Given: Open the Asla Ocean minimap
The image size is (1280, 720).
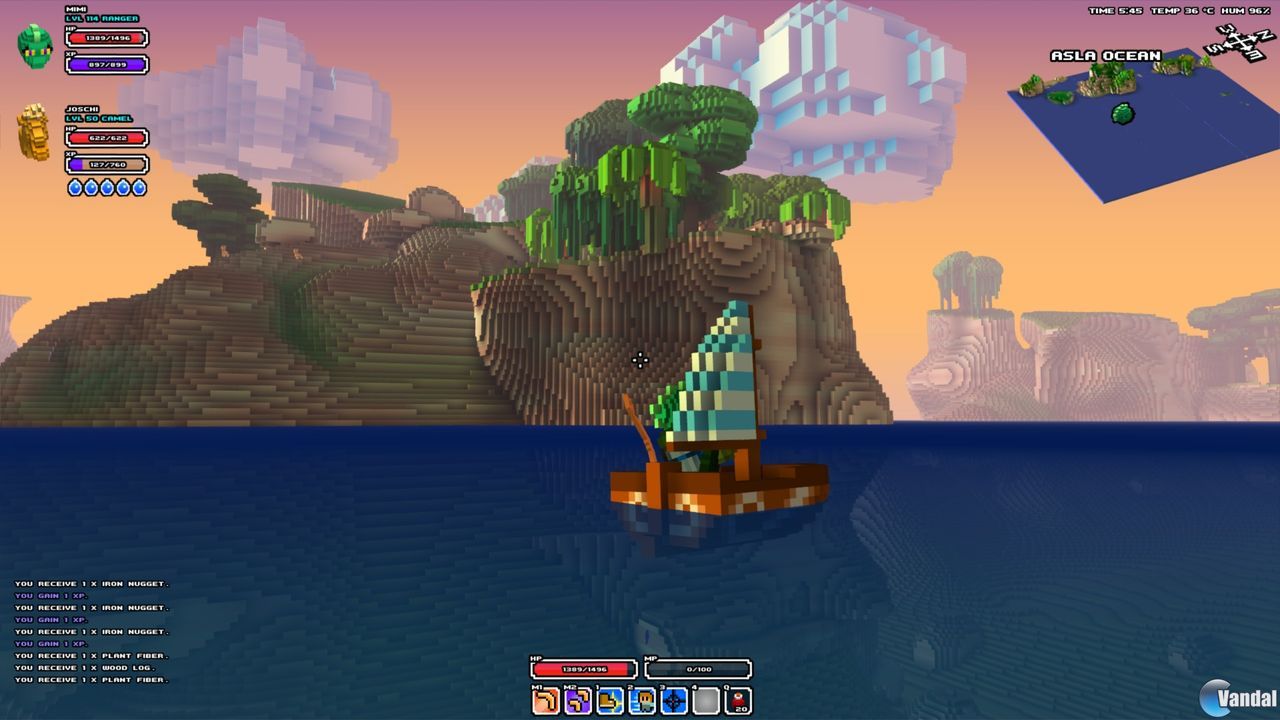Looking at the screenshot, I should click(x=1105, y=55).
